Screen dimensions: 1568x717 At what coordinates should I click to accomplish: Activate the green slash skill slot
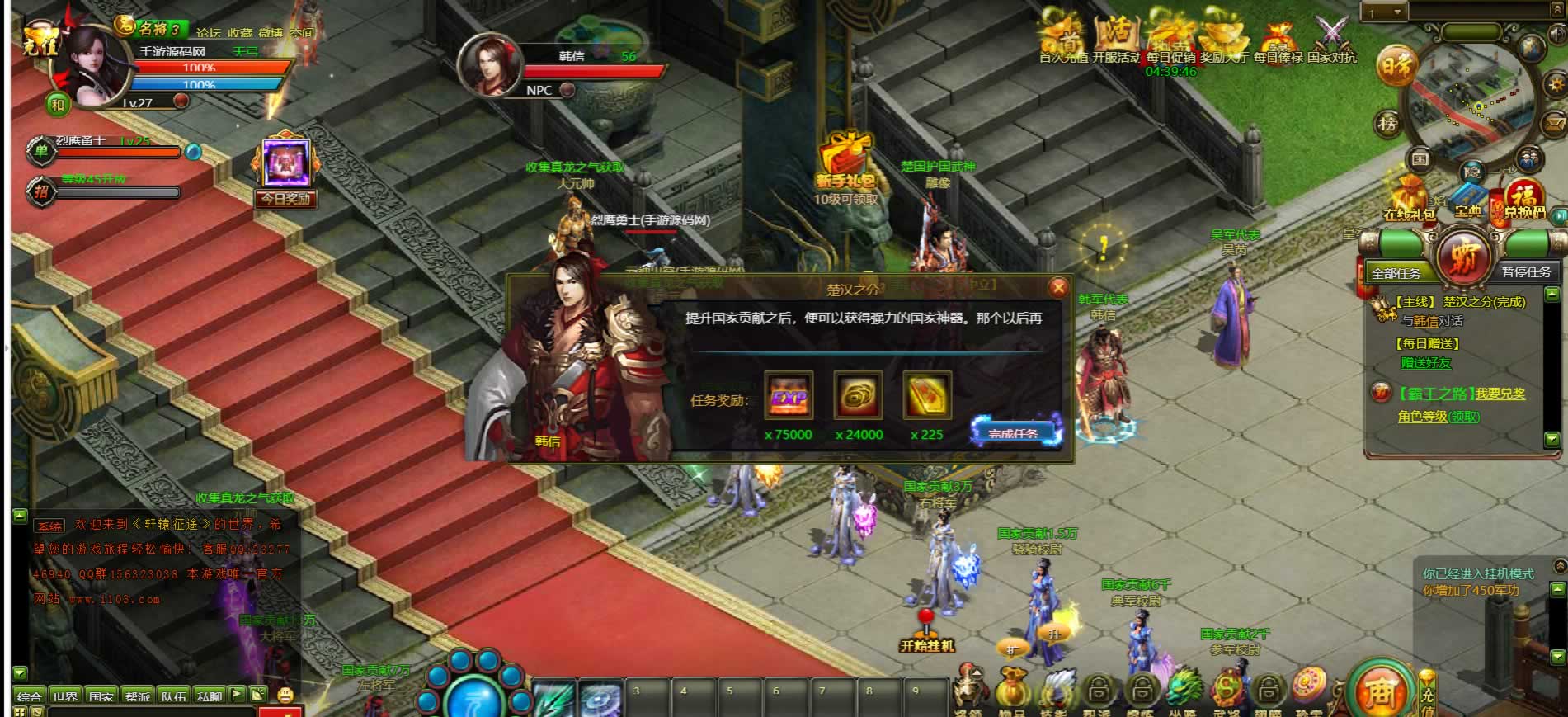click(x=553, y=697)
